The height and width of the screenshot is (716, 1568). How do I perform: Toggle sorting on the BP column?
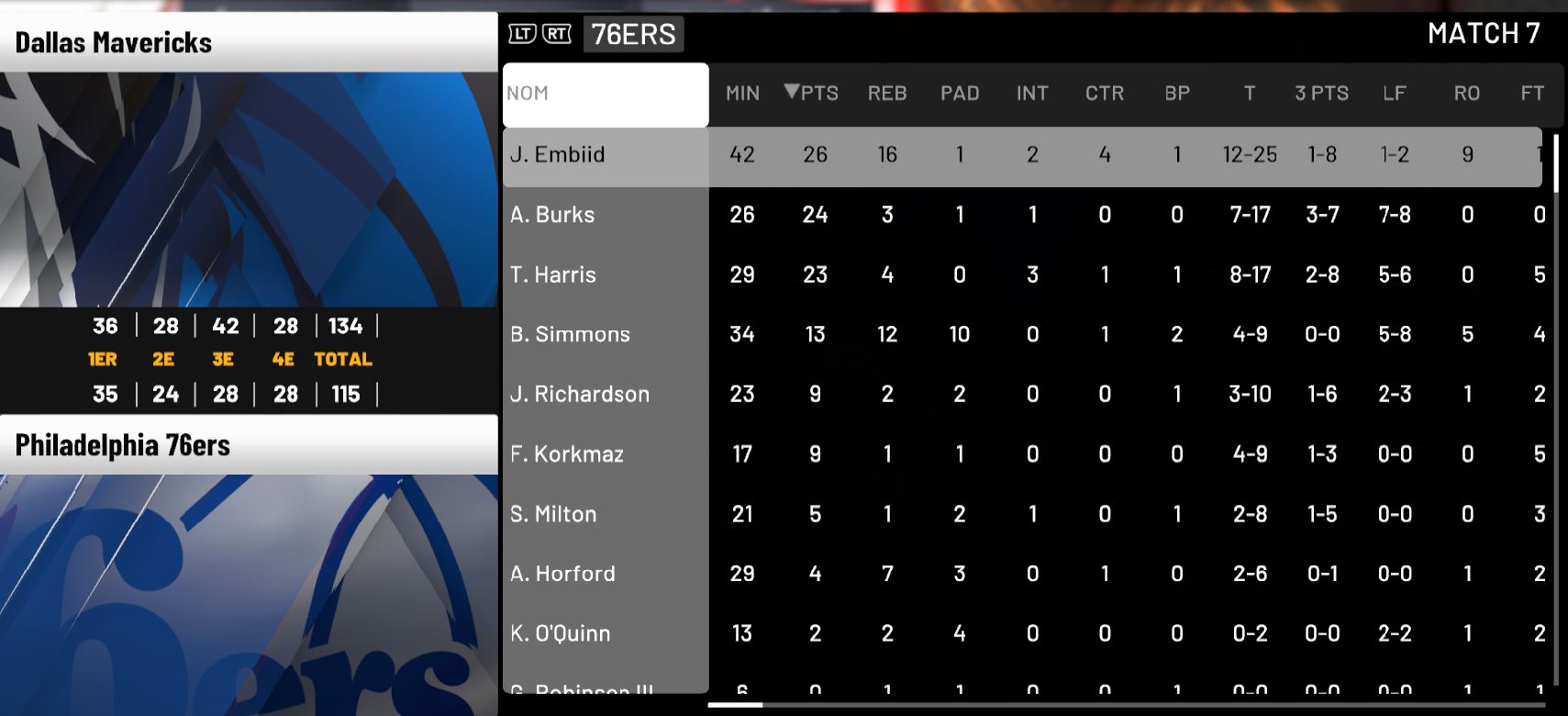[x=1177, y=93]
